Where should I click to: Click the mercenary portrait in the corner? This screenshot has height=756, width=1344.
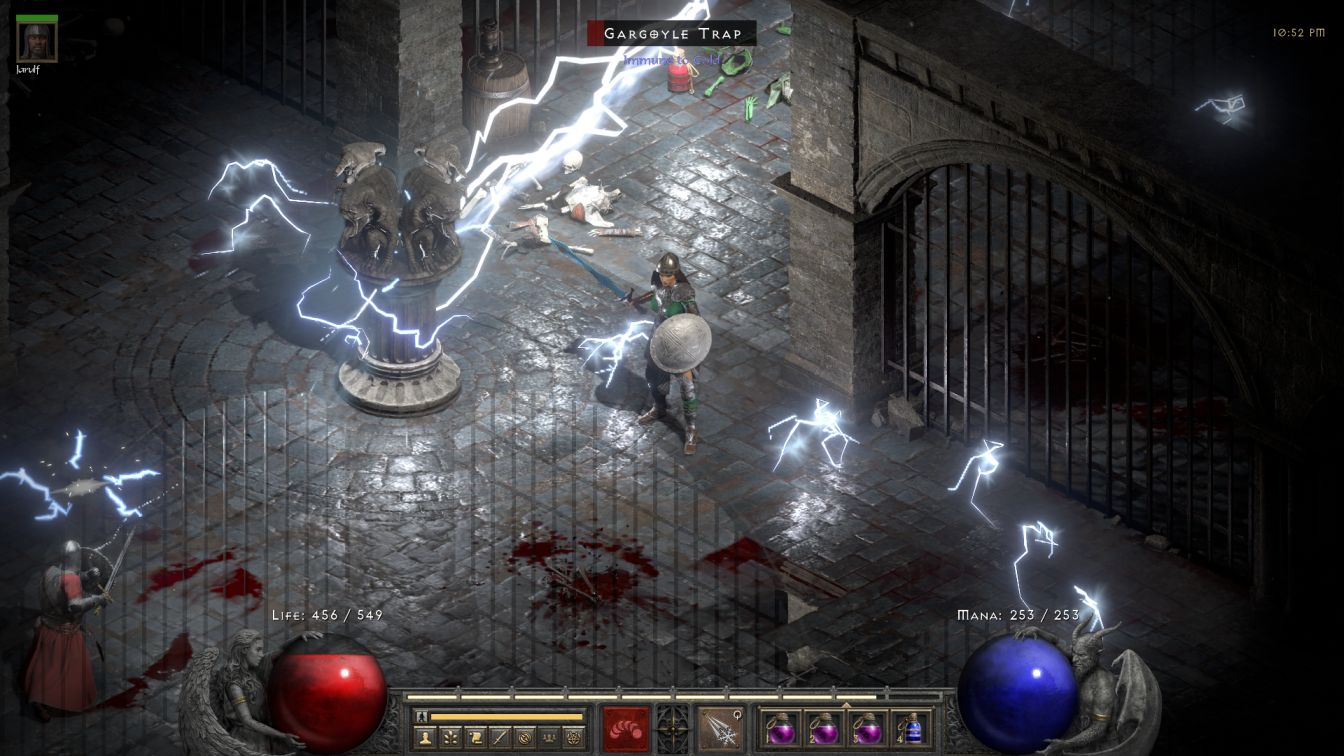coord(37,41)
